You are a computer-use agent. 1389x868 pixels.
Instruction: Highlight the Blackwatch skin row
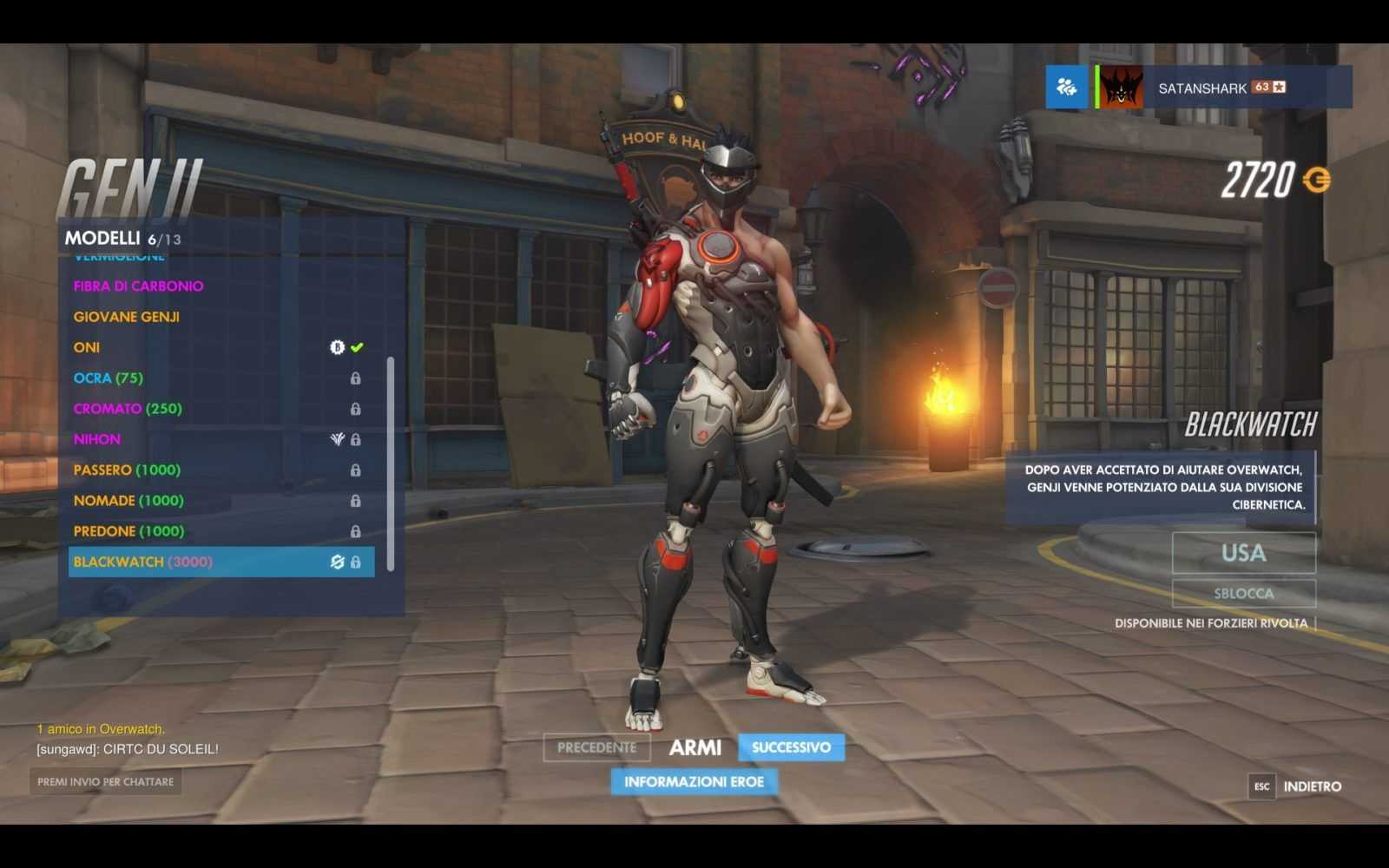pyautogui.click(x=221, y=562)
